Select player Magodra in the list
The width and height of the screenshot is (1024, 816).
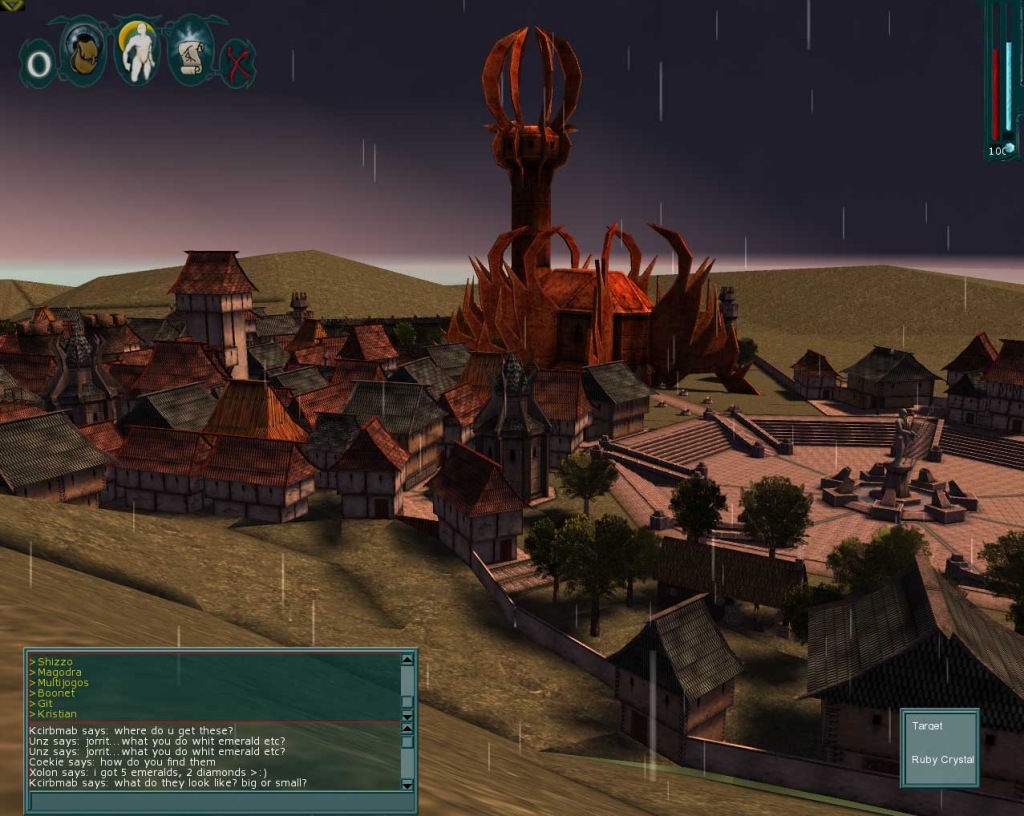pos(59,672)
